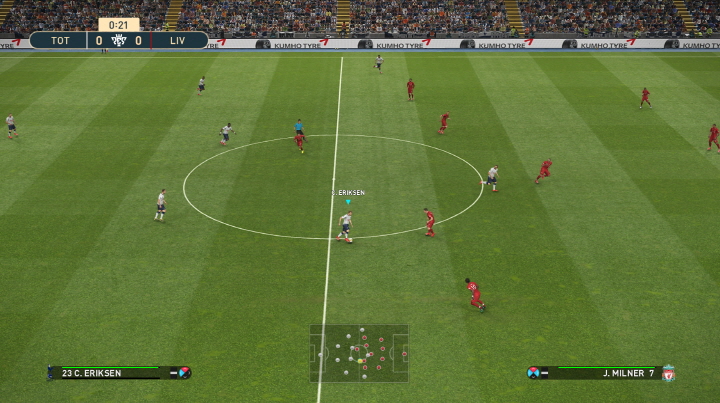
Task: Click the tactics icon beside Milner's name
Action: (x=534, y=373)
